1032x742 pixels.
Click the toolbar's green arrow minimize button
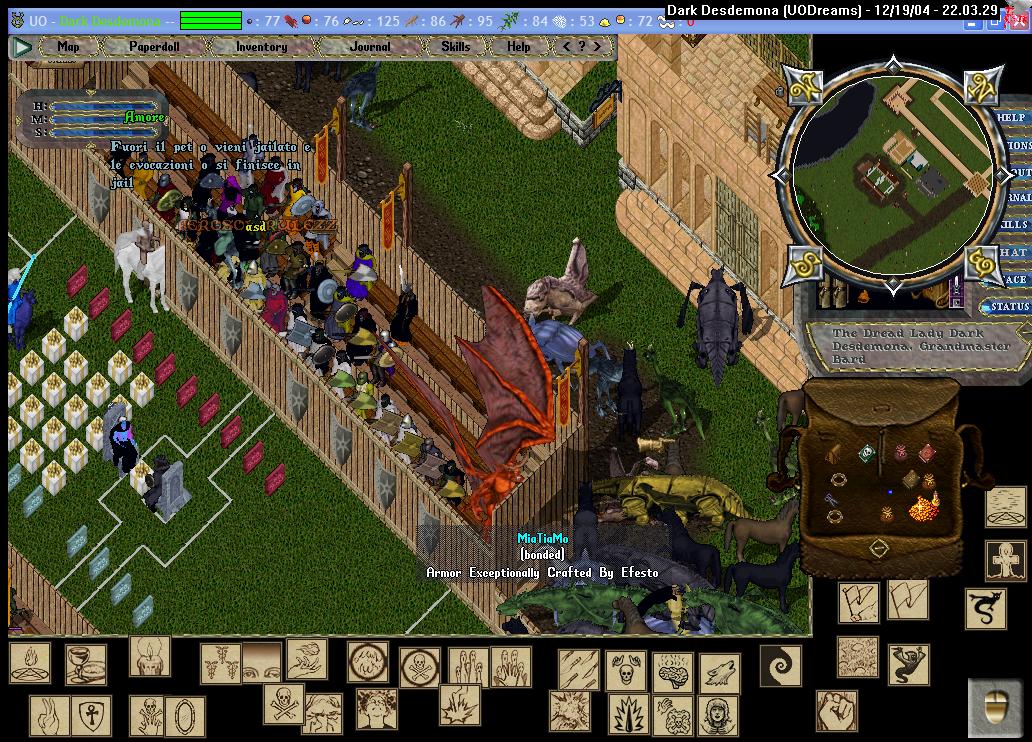[x=21, y=46]
